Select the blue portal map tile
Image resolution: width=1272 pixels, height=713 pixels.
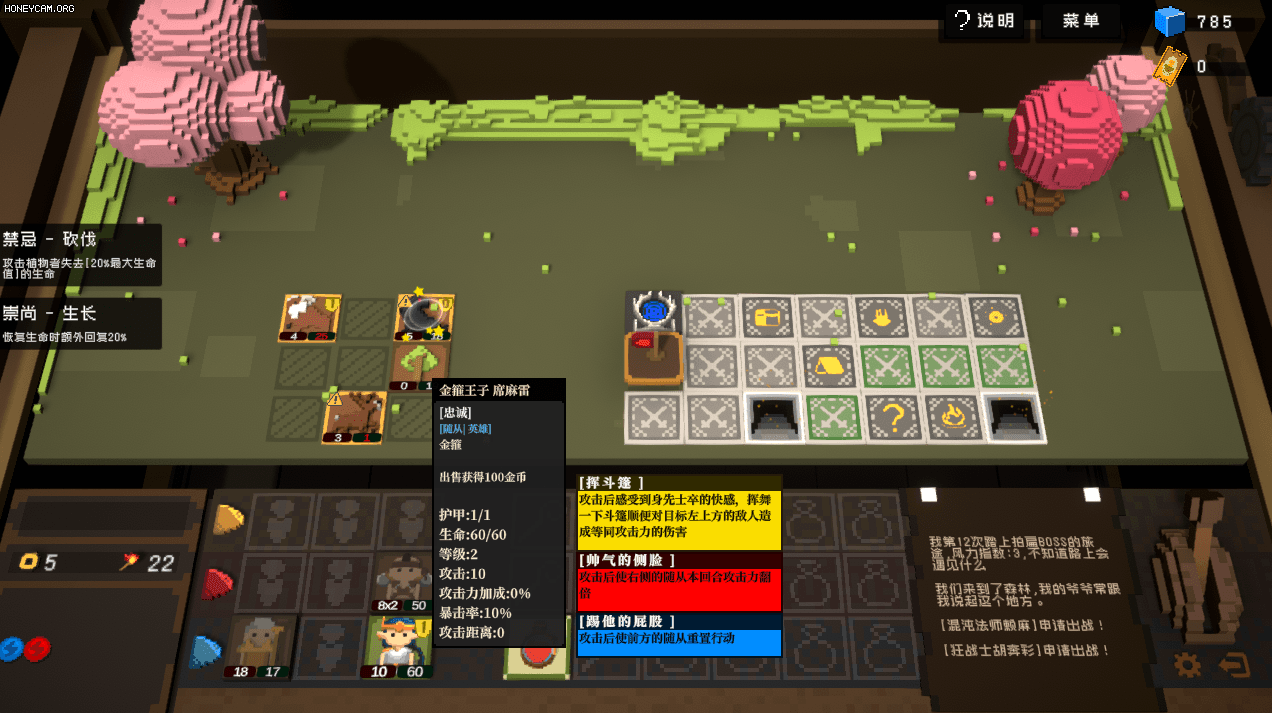coord(653,313)
